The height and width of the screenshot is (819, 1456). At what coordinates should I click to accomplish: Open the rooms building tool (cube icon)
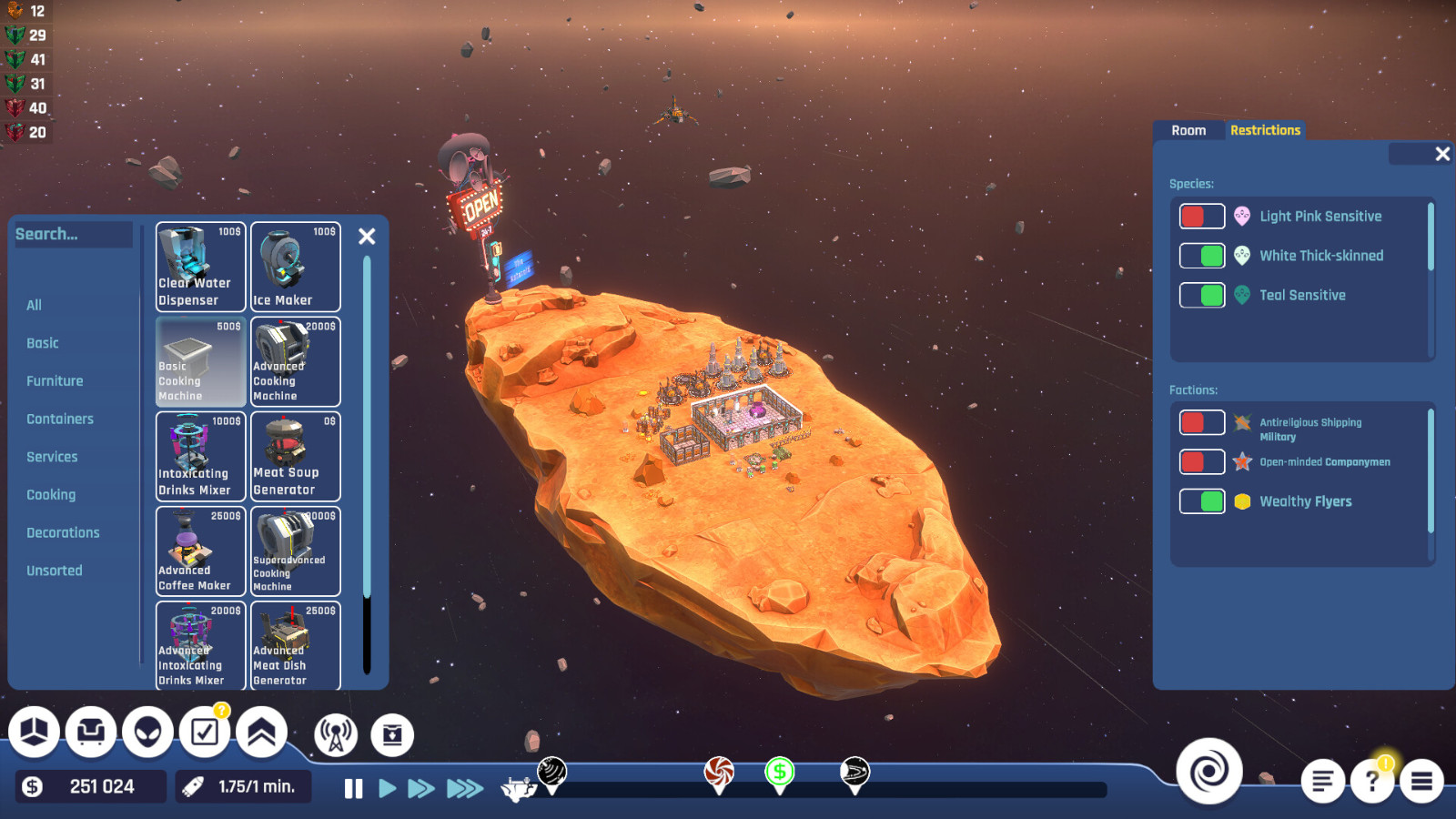click(x=34, y=732)
